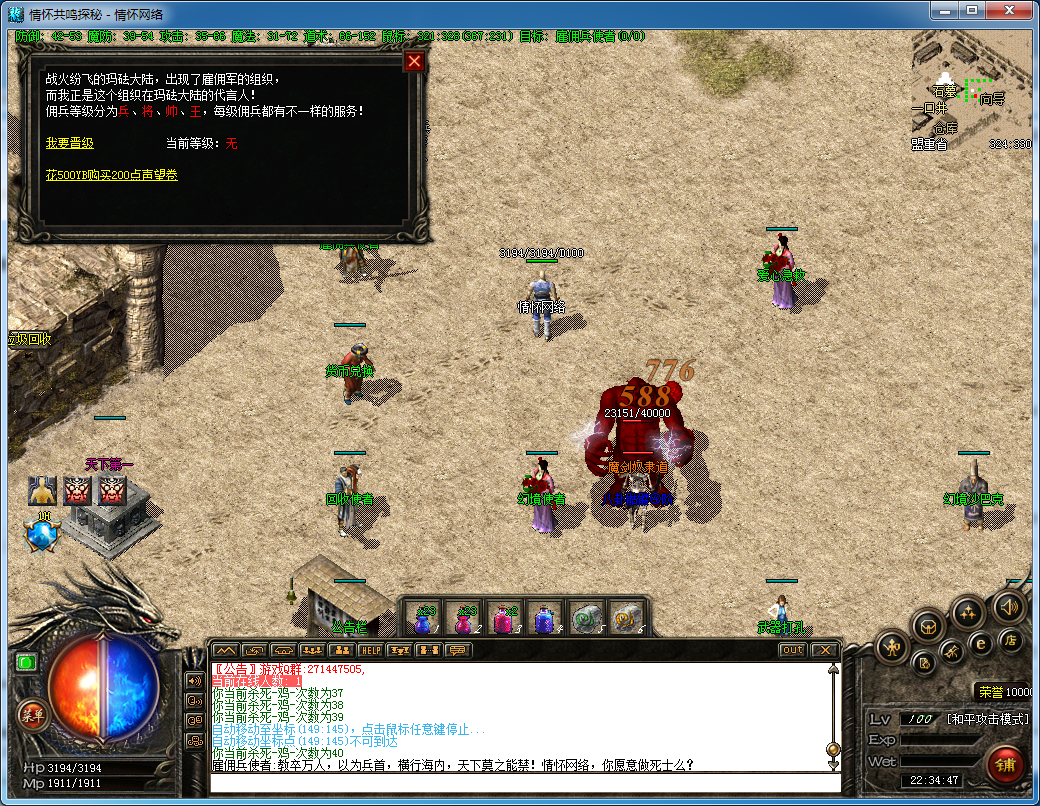
Task: Close the mercenary dialogue window
Action: coord(414,62)
